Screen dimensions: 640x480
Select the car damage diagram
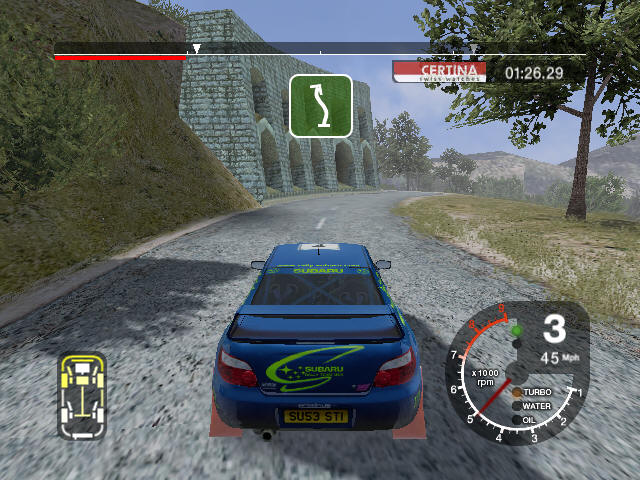point(82,396)
